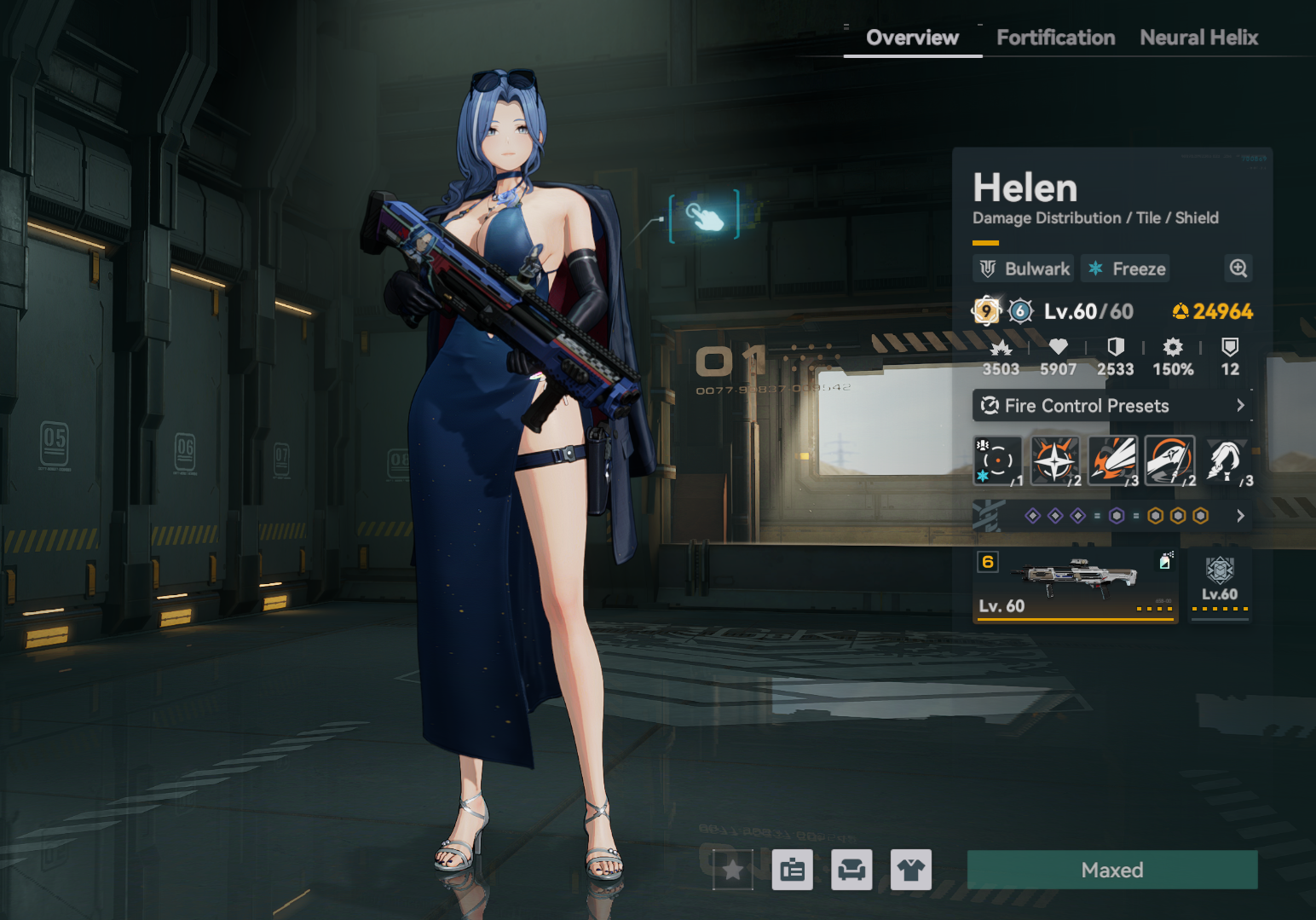The height and width of the screenshot is (920, 1316).
Task: Inspect the orange bullet strike skill
Action: pyautogui.click(x=1112, y=461)
